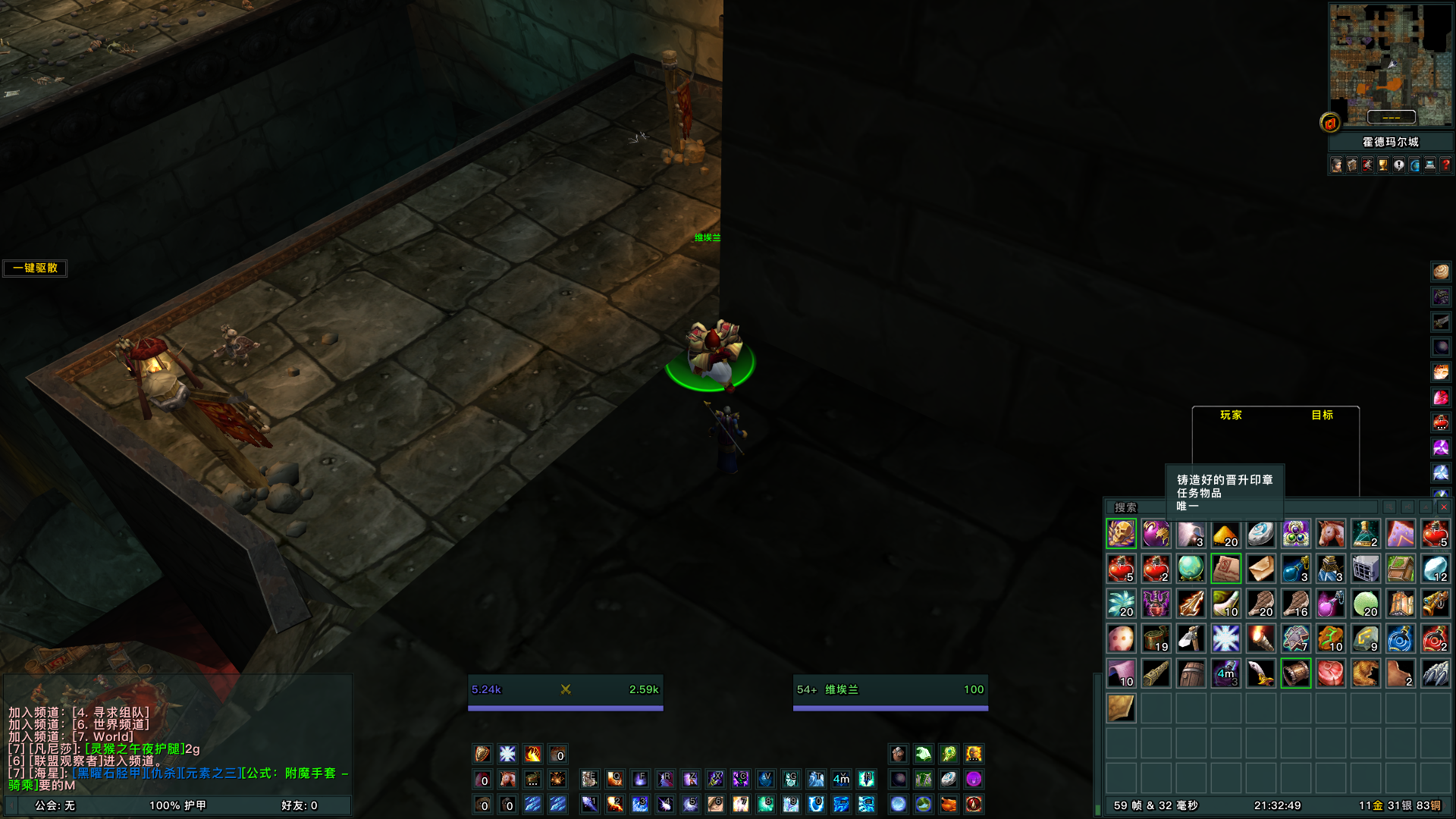The height and width of the screenshot is (819, 1456).
Task: Select the 玩家 player tab
Action: click(x=1231, y=415)
